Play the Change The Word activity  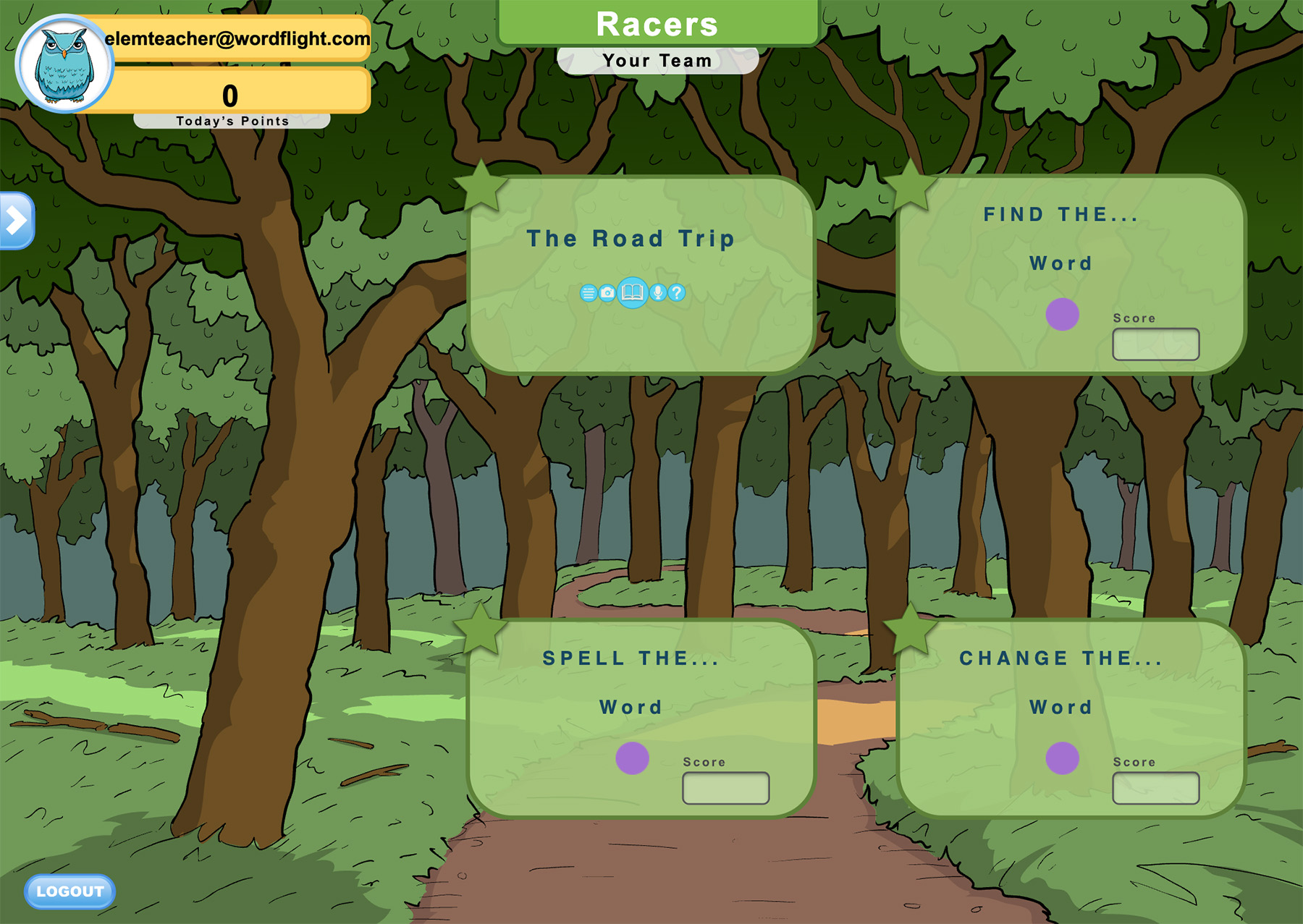point(1062,758)
